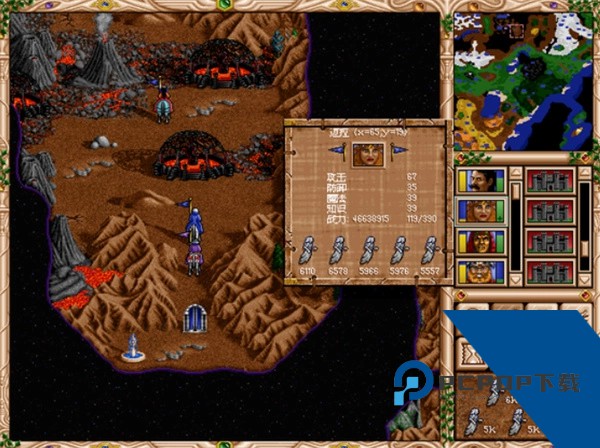Viewport: 600px width, 448px height.
Task: Pick the bearded crowned hero portrait
Action: point(478,271)
